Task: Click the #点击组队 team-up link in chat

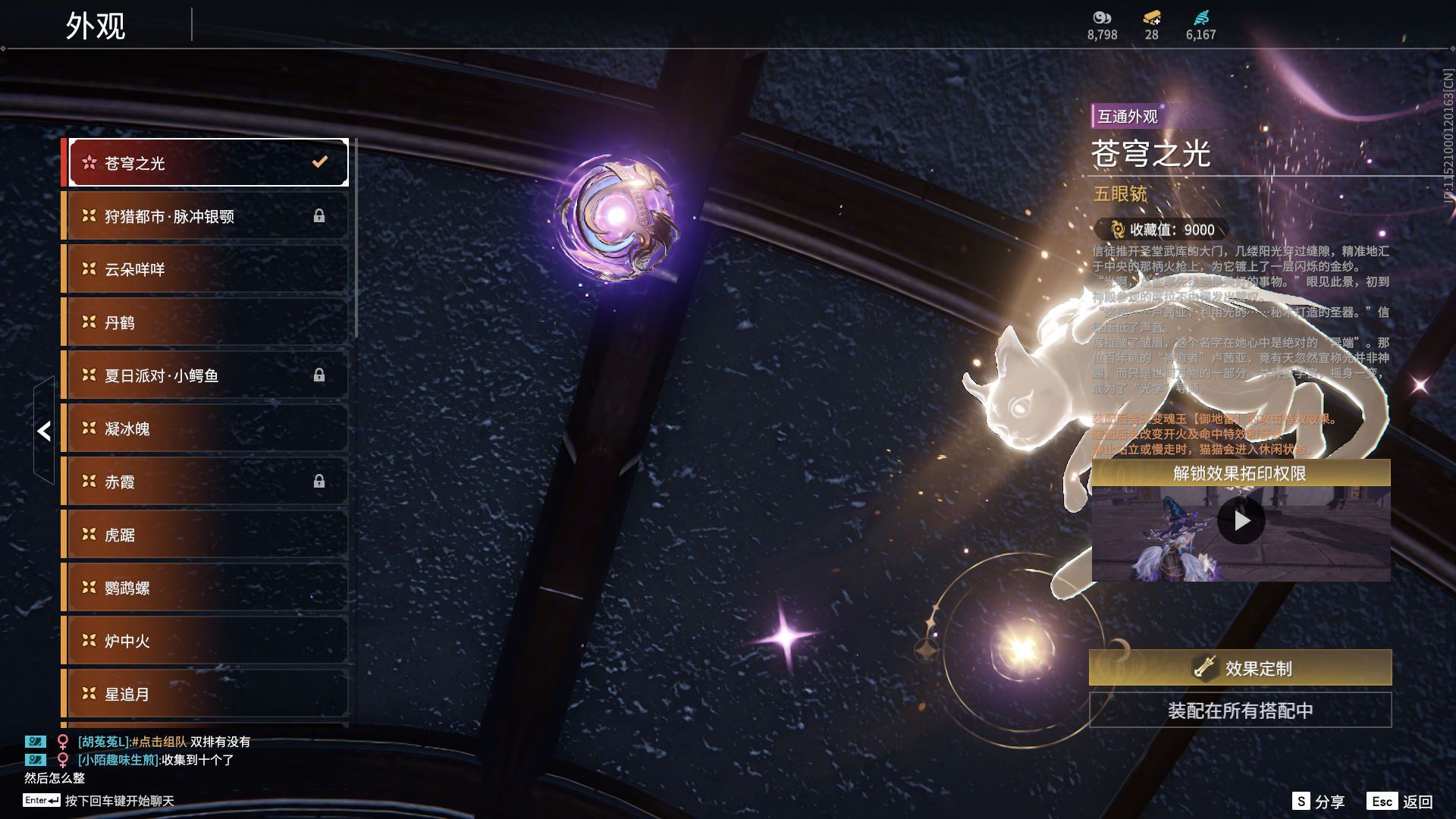Action: point(159,742)
